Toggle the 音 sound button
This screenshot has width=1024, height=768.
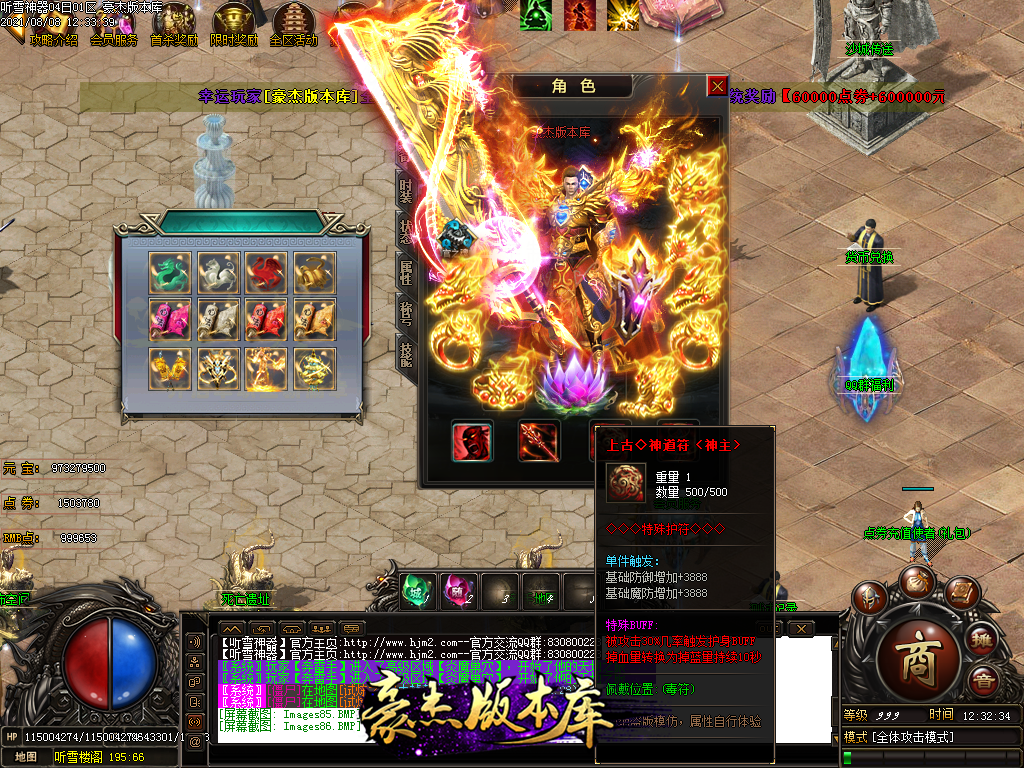click(x=983, y=682)
